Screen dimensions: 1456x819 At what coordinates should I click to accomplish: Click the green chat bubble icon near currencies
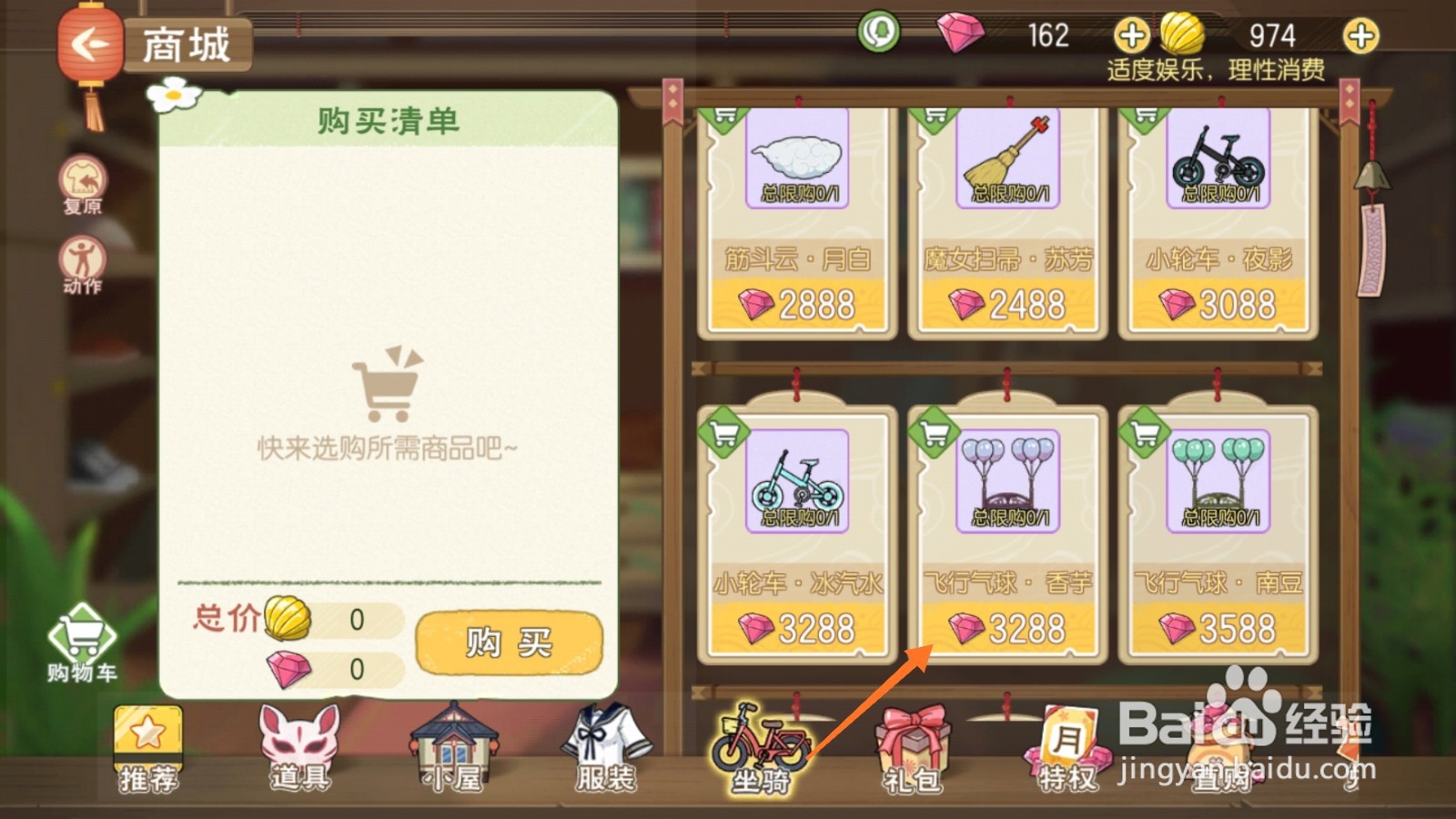879,32
